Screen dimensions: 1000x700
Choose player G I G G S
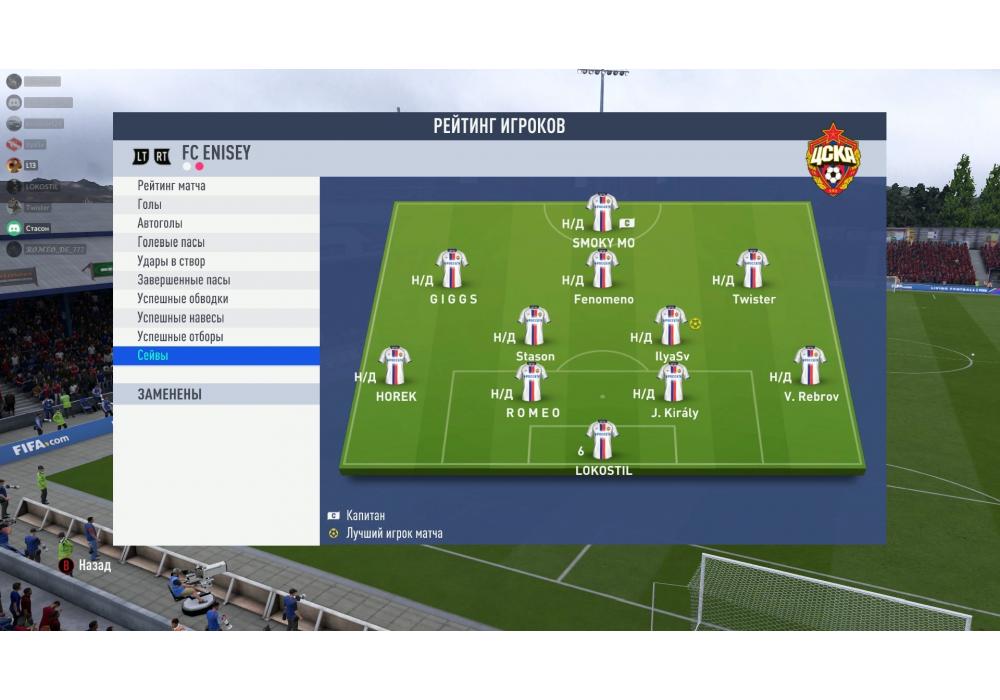[x=453, y=270]
